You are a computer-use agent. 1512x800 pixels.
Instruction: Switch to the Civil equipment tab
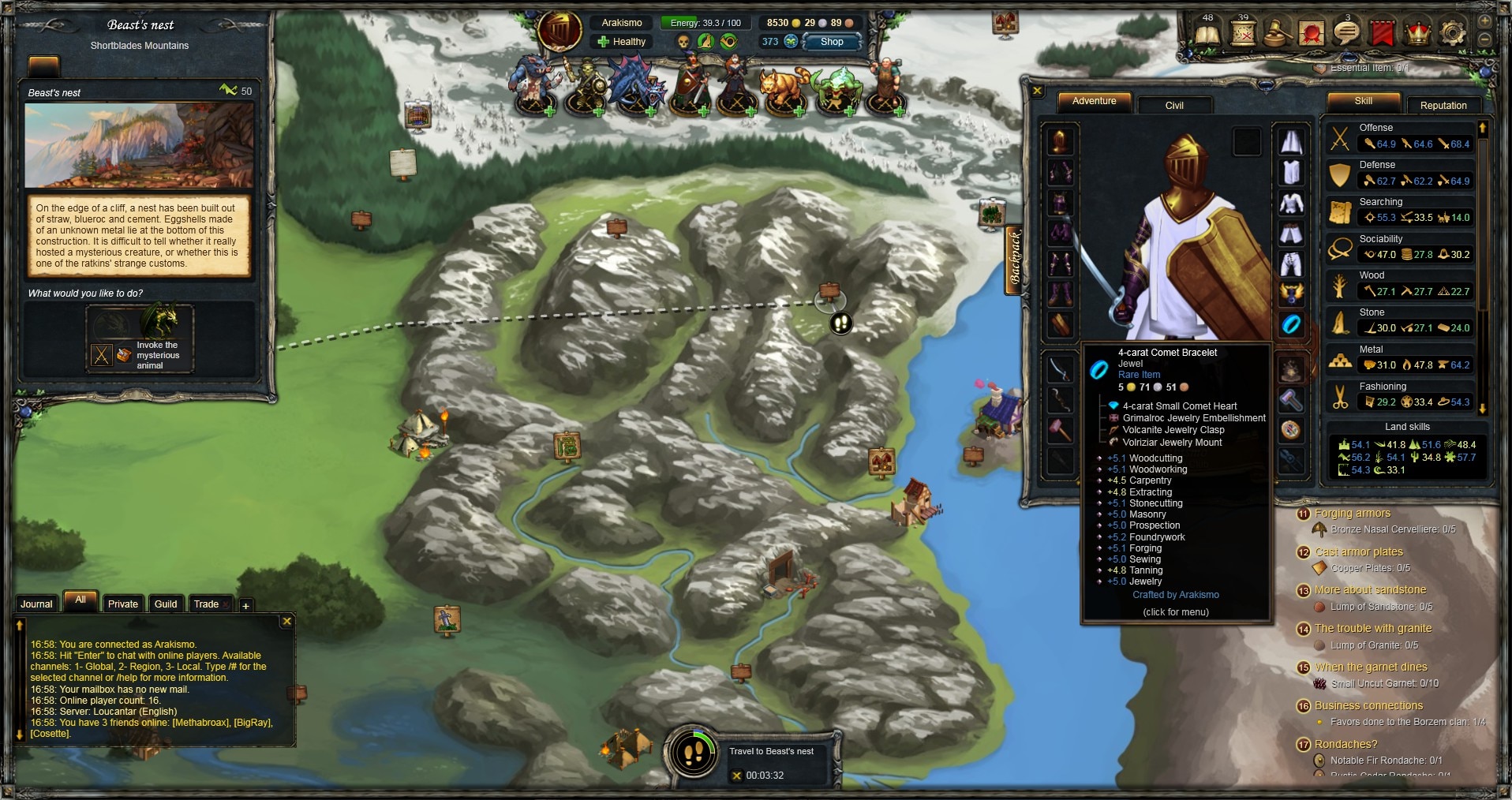click(1173, 105)
